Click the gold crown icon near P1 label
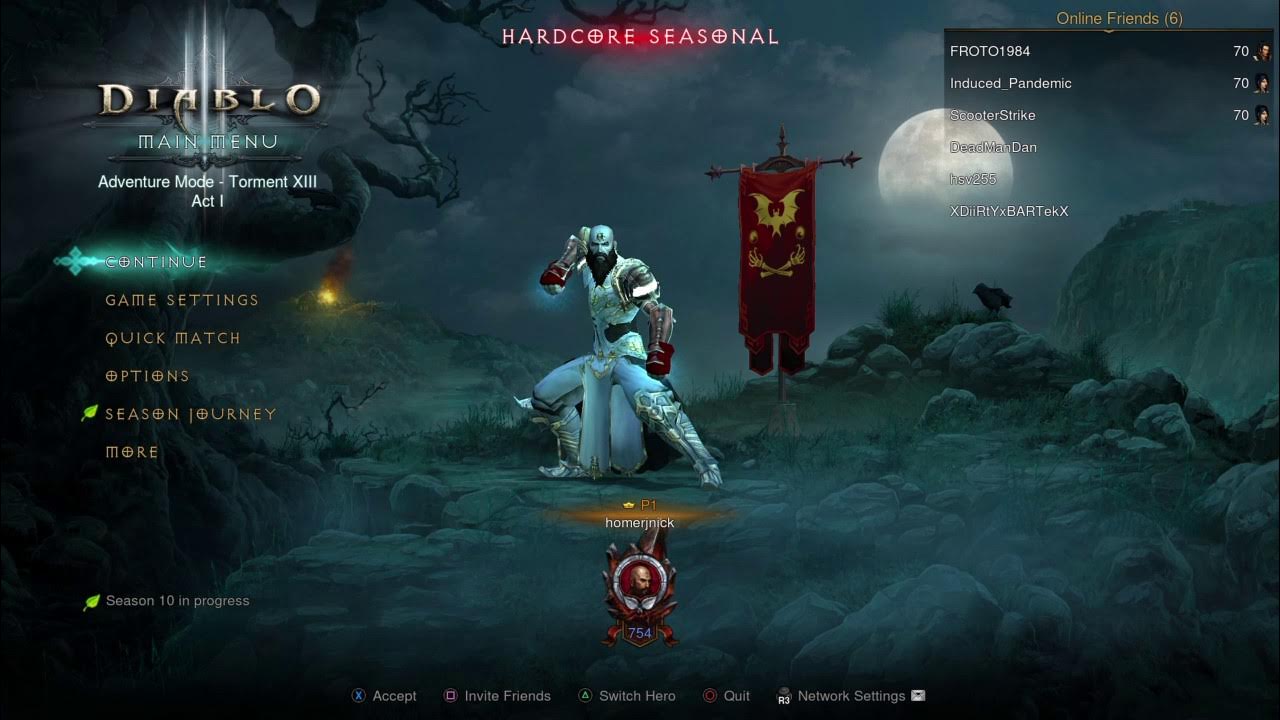 pyautogui.click(x=627, y=505)
